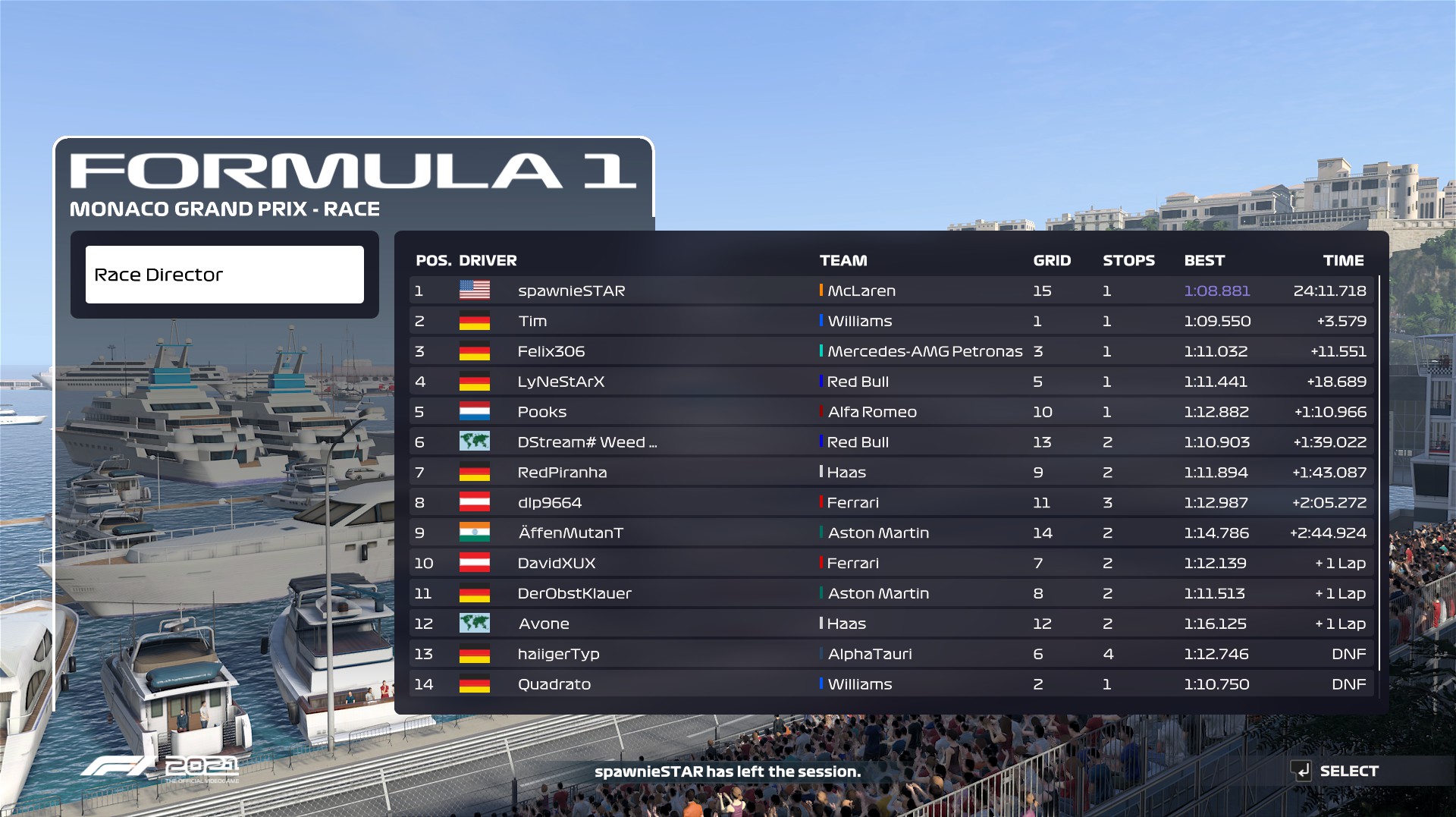Choose Quadrato's DNF result row
The width and height of the screenshot is (1456, 817).
click(892, 684)
